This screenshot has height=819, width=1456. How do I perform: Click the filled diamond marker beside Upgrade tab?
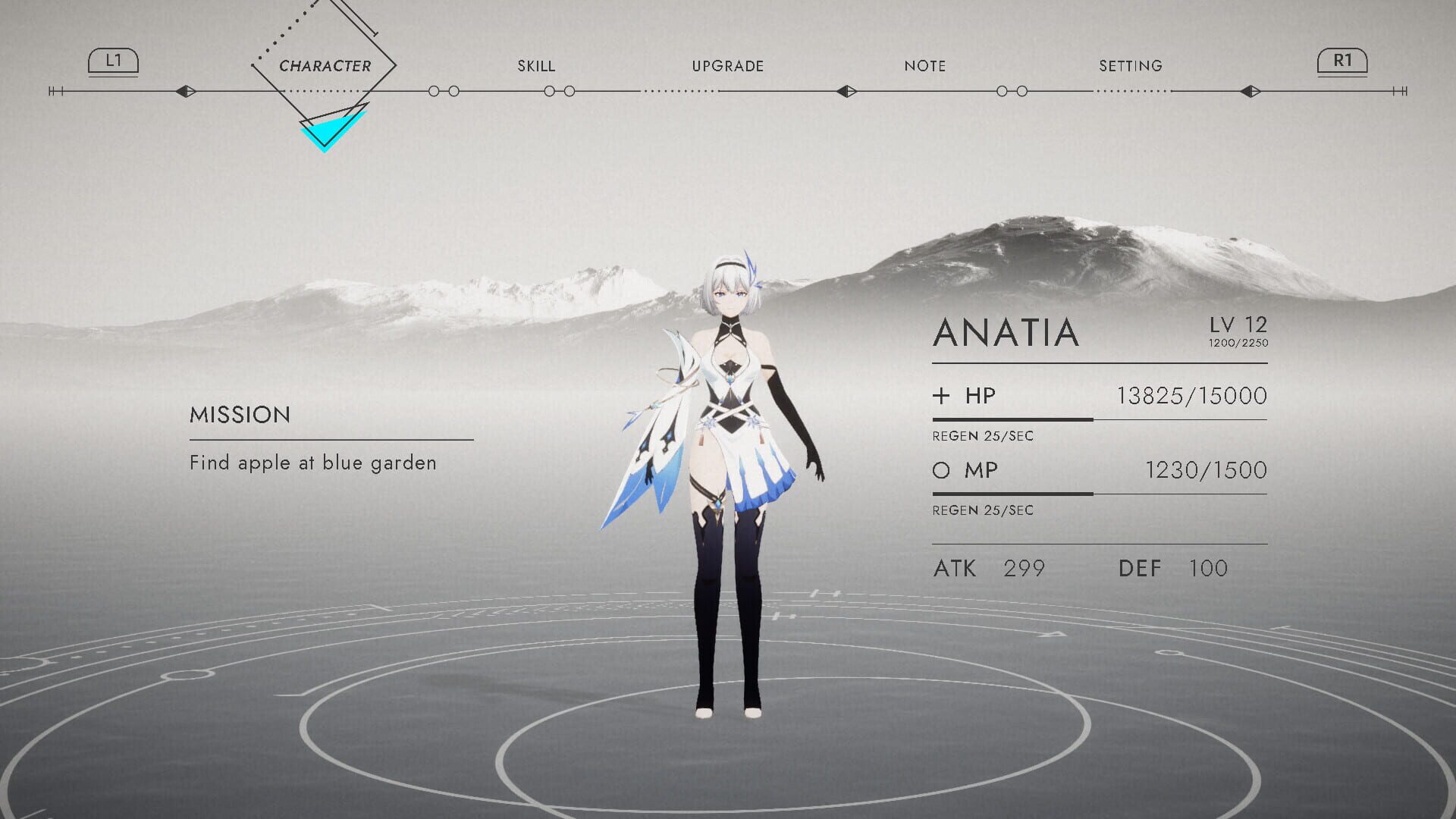846,91
